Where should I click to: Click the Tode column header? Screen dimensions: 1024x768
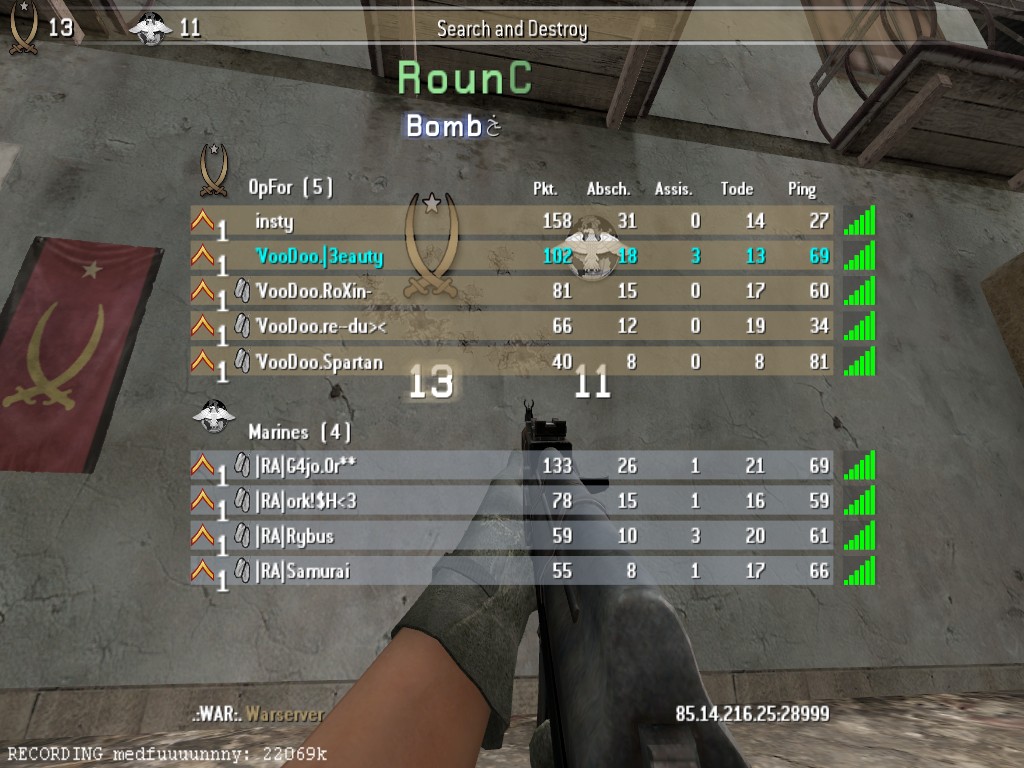point(737,189)
